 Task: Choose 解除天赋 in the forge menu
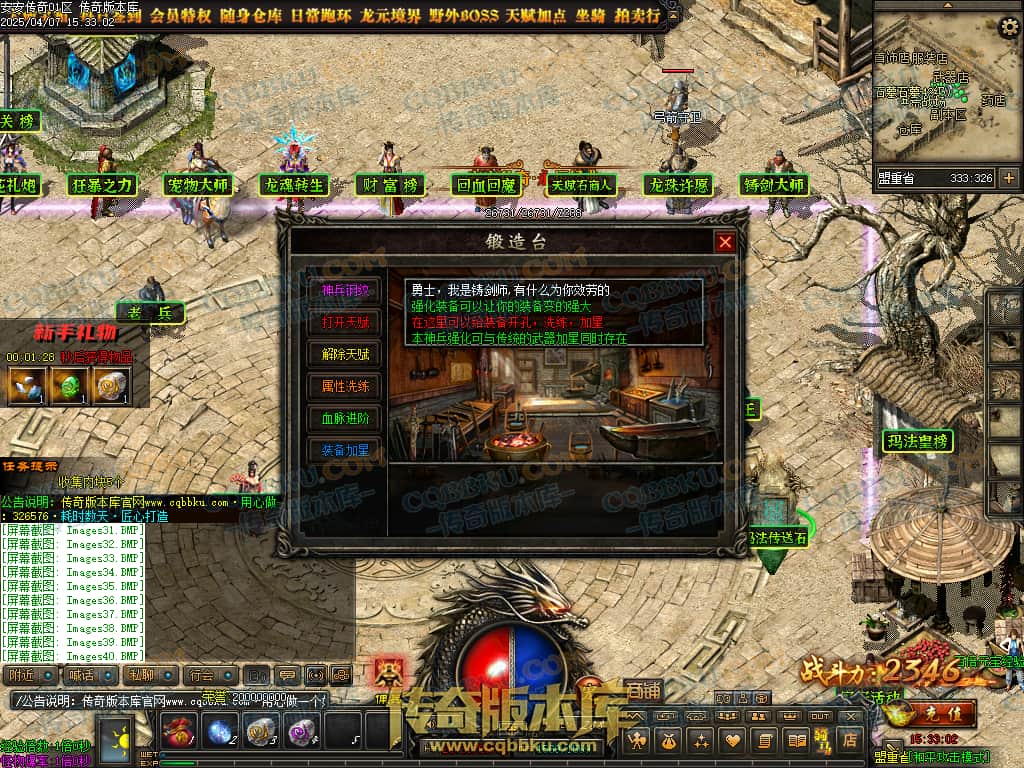[345, 354]
